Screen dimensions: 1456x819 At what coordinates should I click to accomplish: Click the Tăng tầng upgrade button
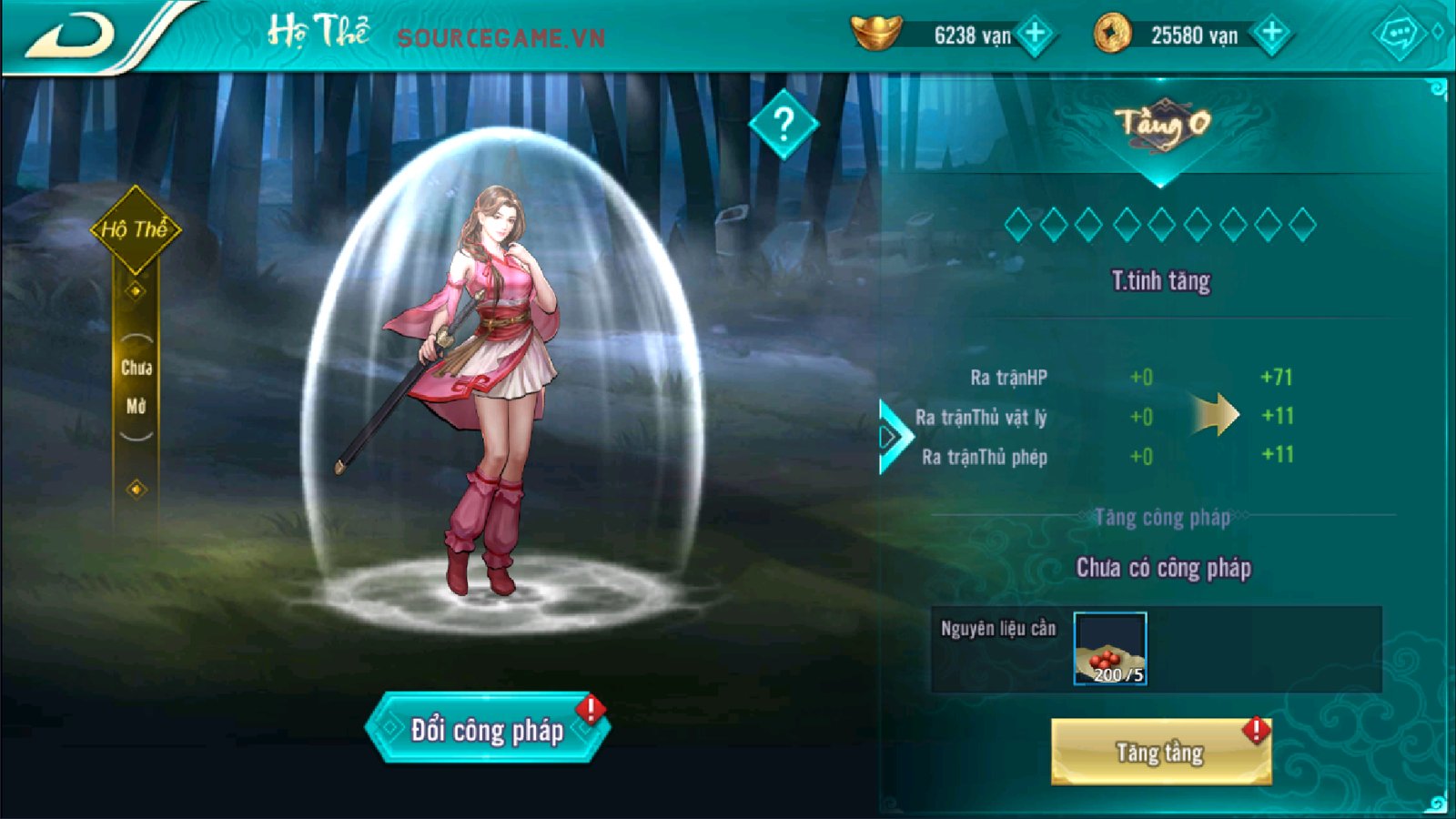[x=1160, y=752]
